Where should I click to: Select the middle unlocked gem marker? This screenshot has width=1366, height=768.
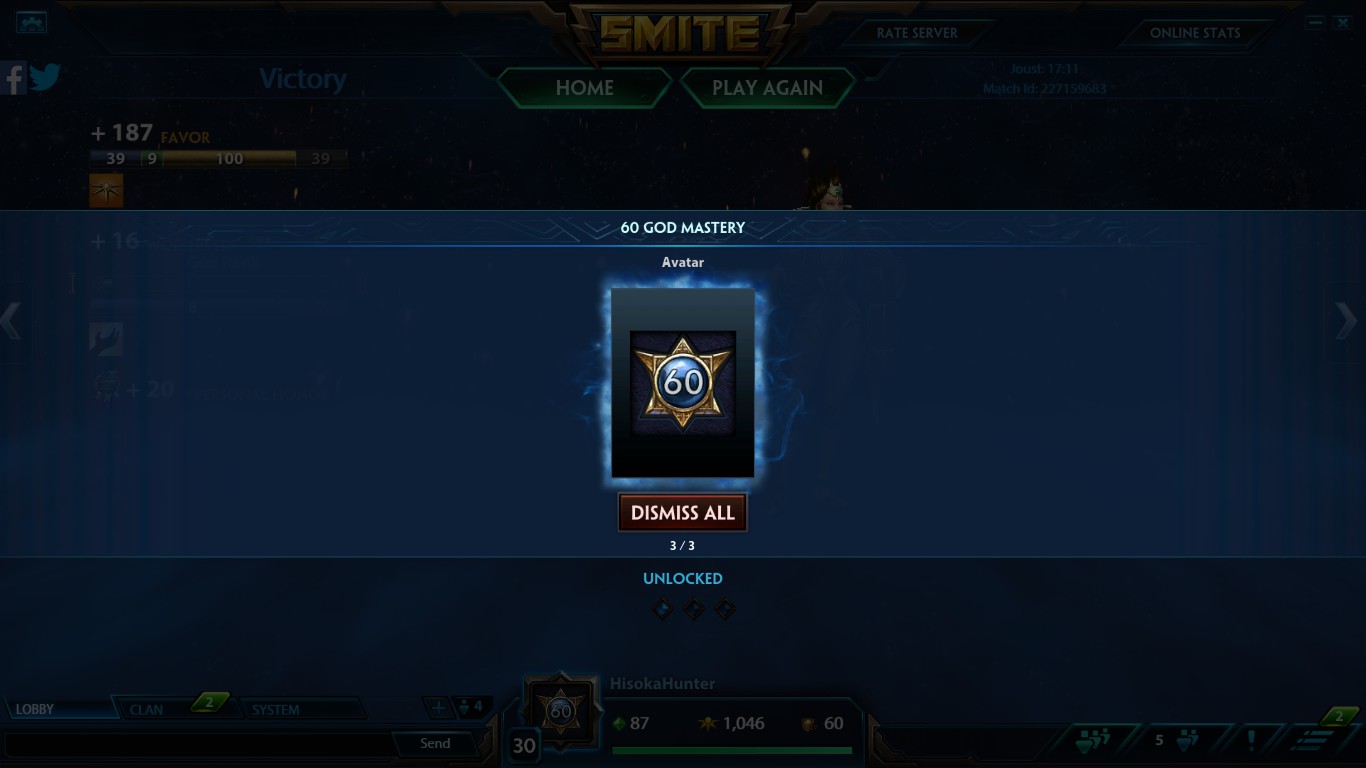tap(693, 609)
